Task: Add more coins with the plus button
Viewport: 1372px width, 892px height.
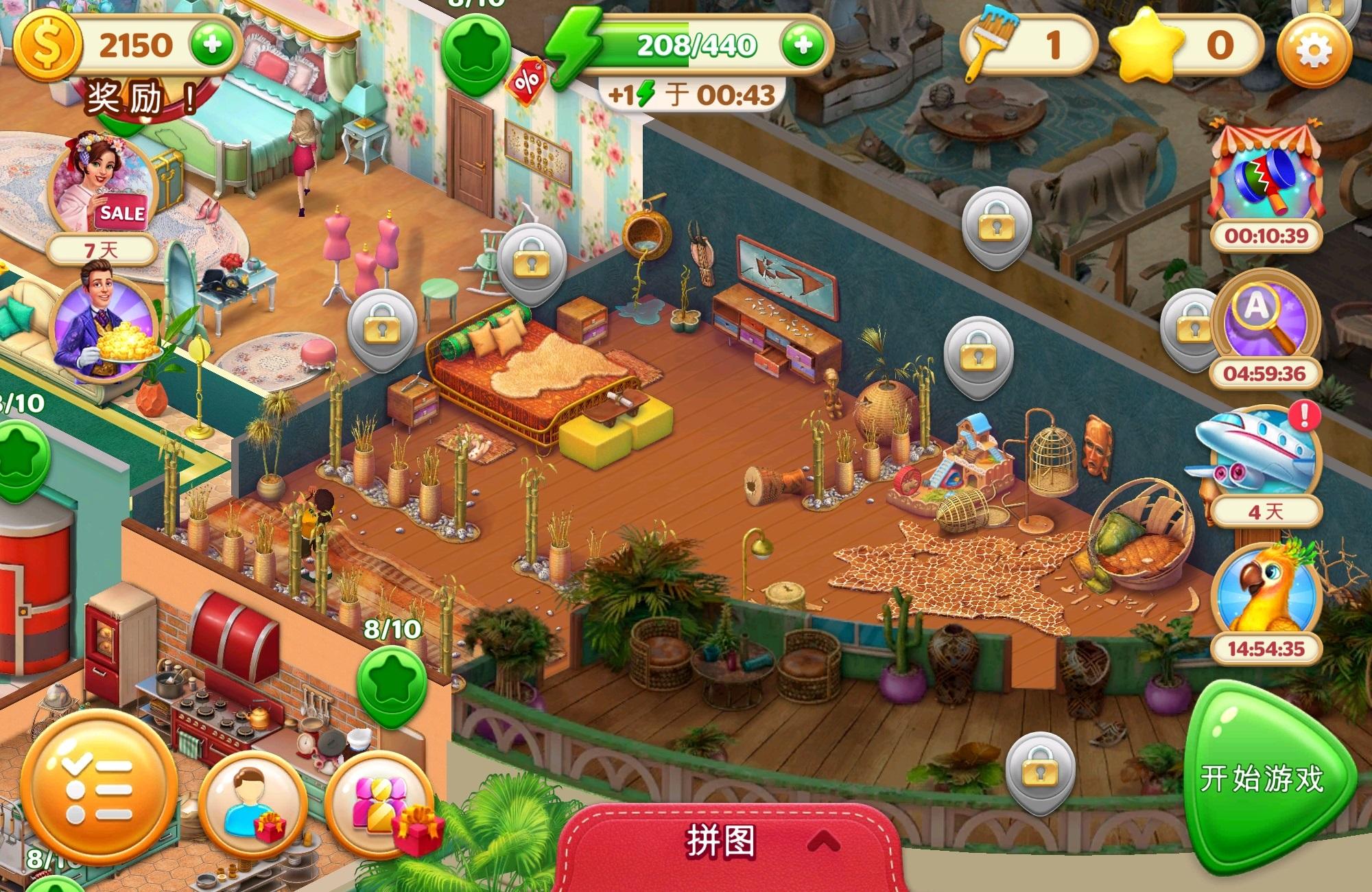Action: 212,45
